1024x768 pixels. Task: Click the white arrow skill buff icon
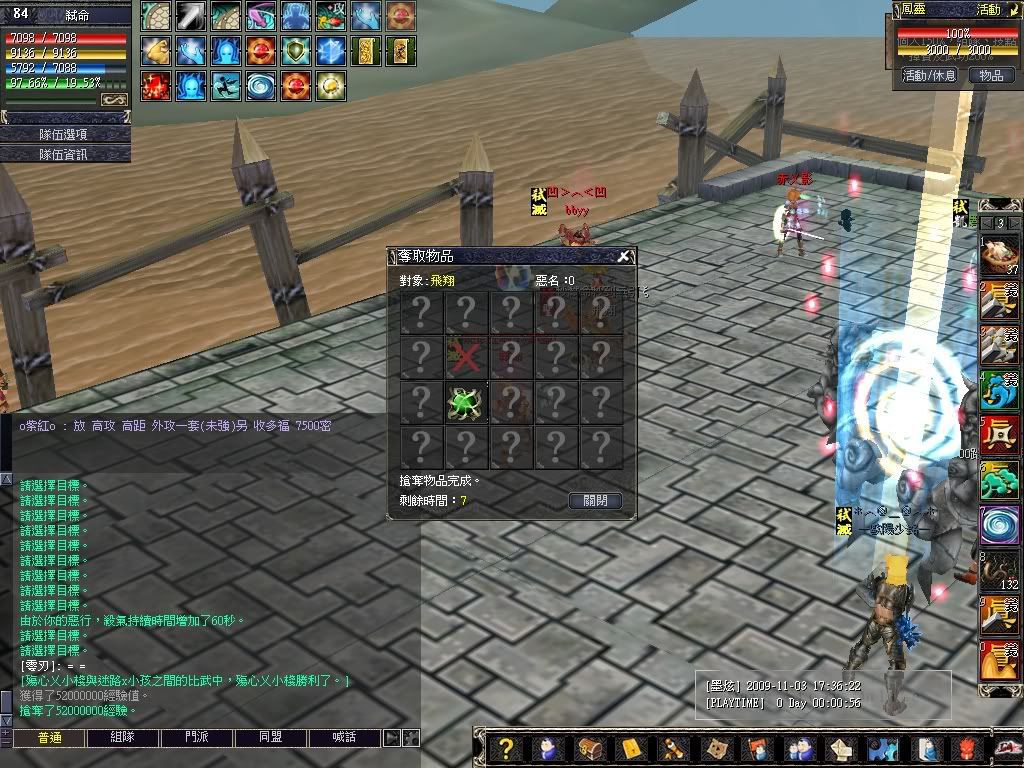[191, 16]
